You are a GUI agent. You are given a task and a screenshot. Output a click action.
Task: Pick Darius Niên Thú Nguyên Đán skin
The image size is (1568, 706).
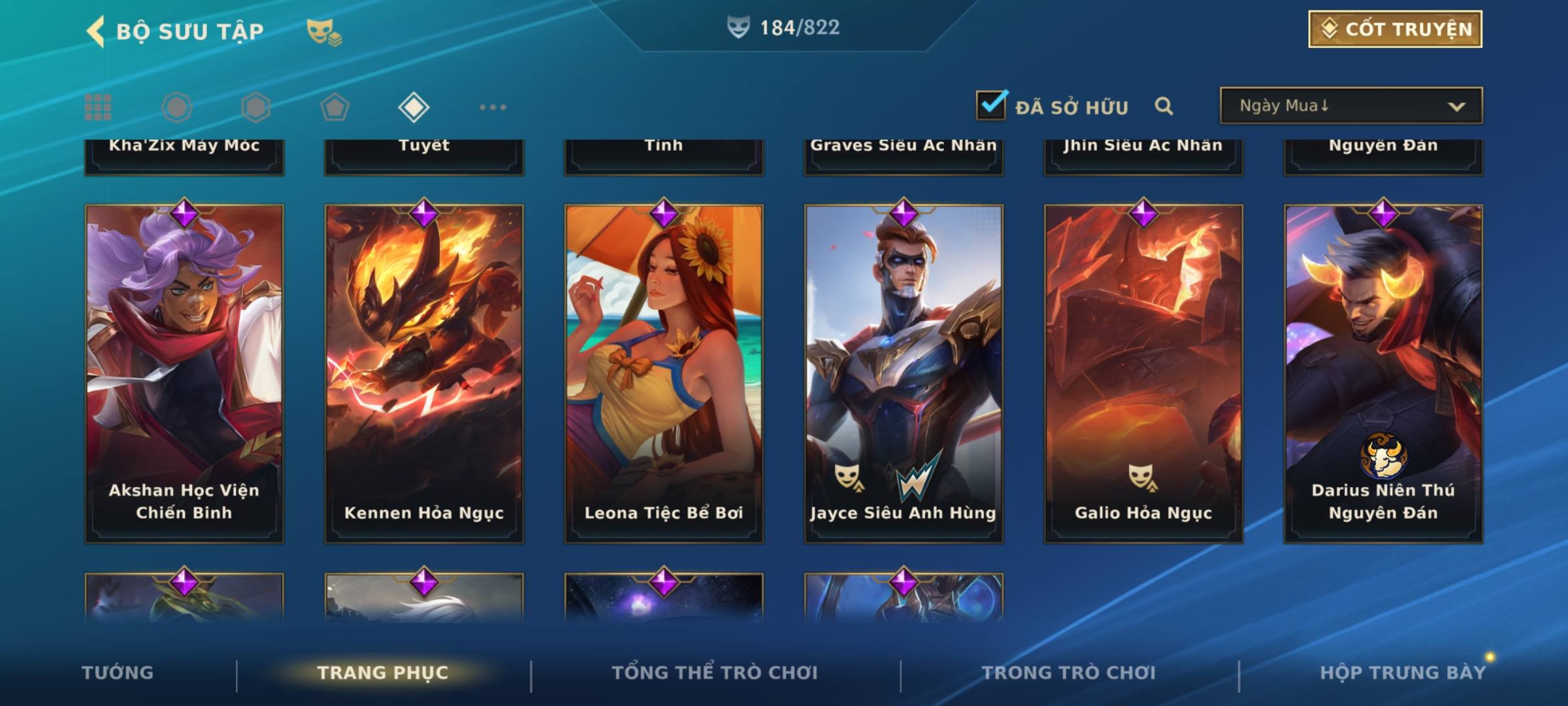(x=1383, y=373)
